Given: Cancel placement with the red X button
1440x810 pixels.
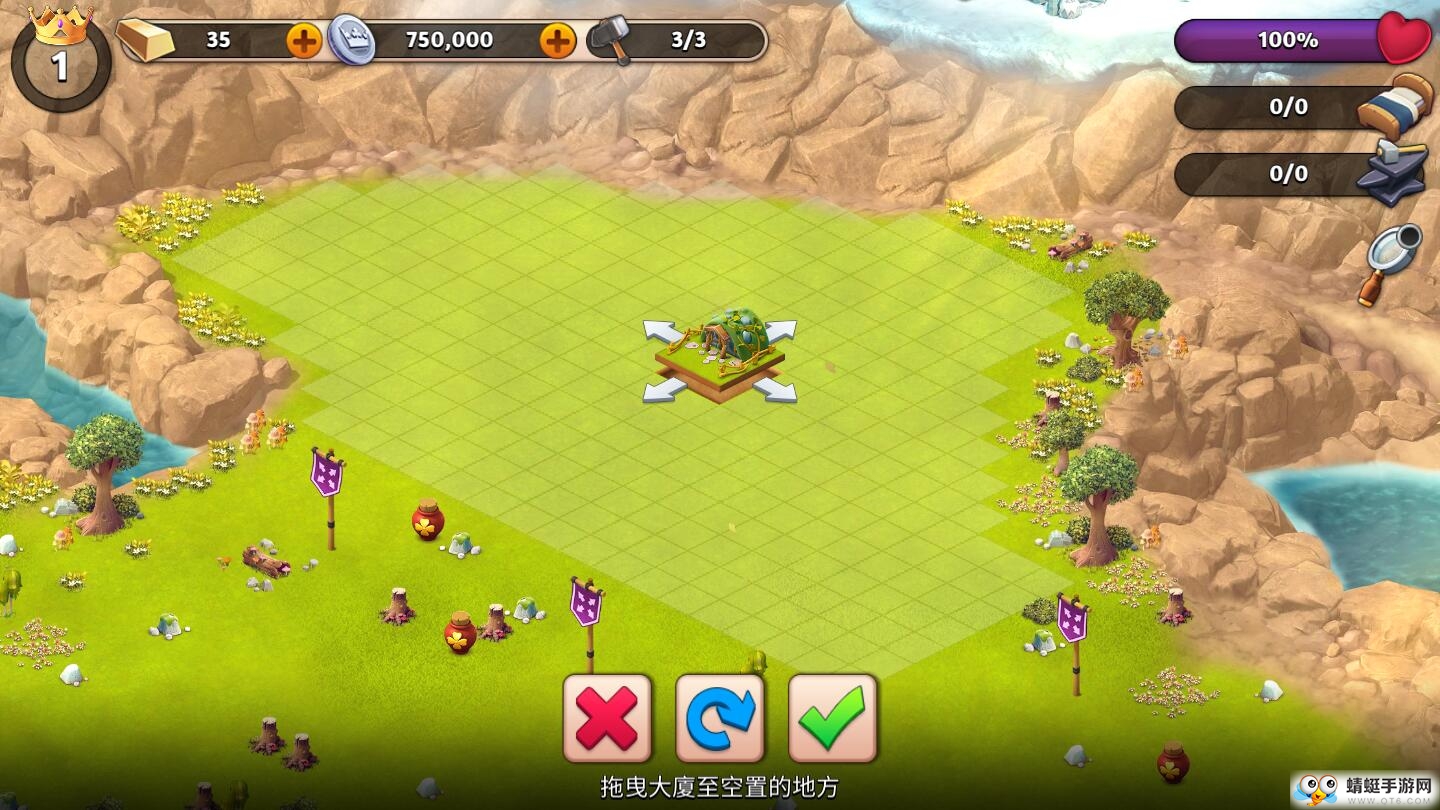Looking at the screenshot, I should point(607,718).
